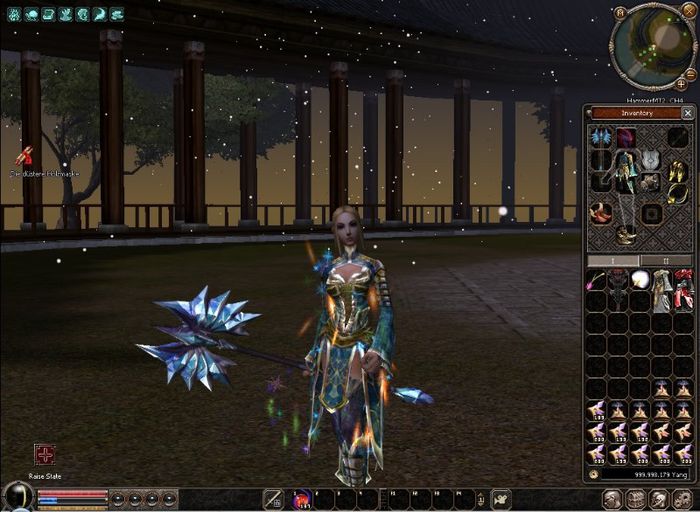Select the red costume item in the inventory

click(683, 288)
